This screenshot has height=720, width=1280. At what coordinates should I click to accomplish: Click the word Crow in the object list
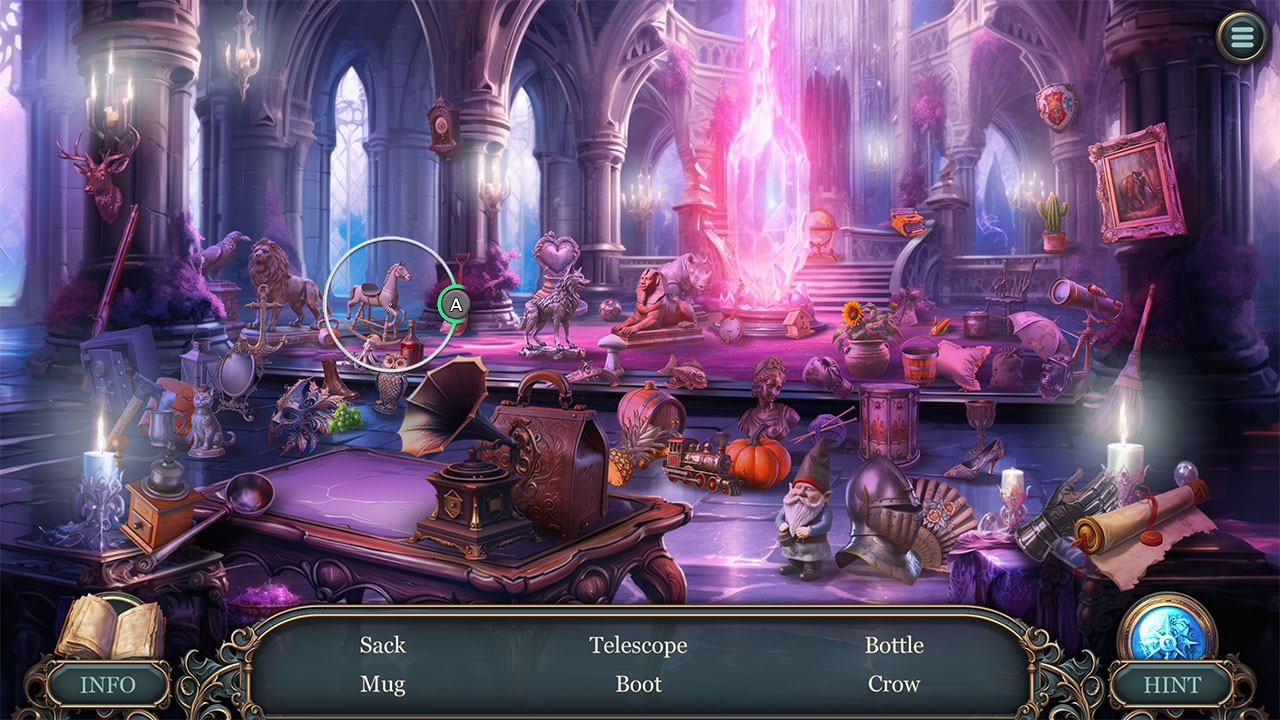point(895,684)
